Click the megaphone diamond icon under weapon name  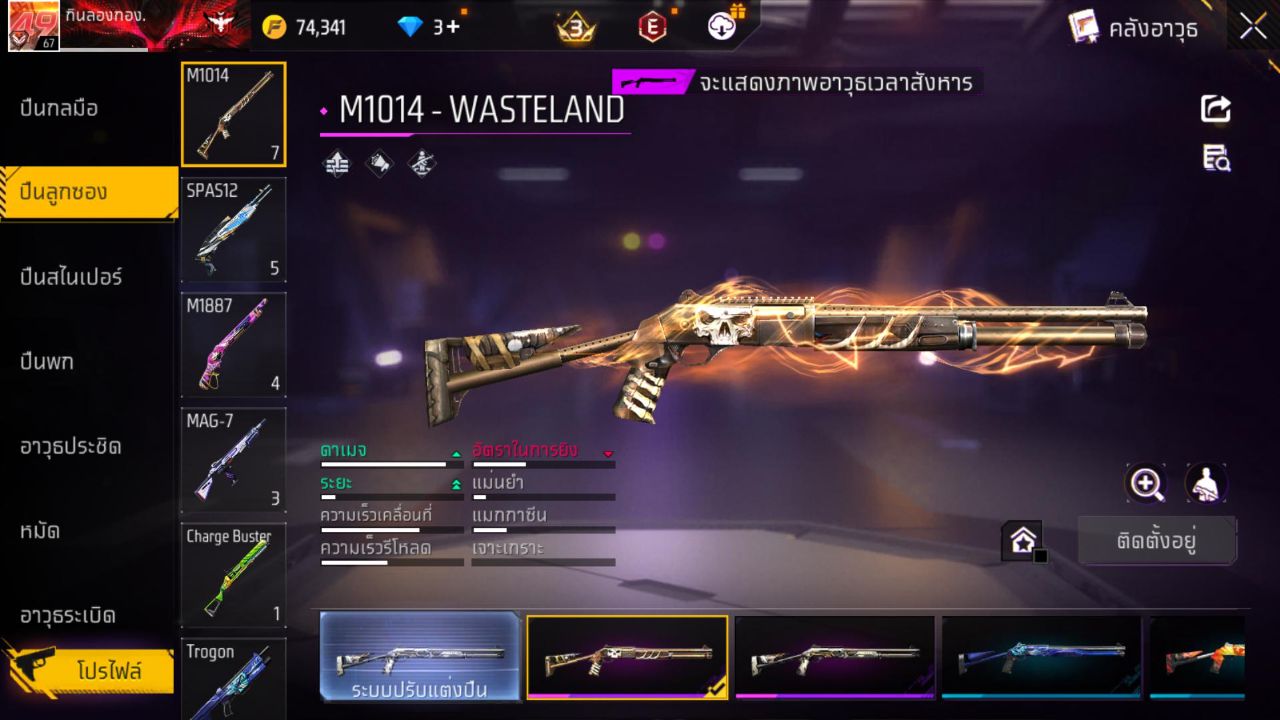click(378, 163)
